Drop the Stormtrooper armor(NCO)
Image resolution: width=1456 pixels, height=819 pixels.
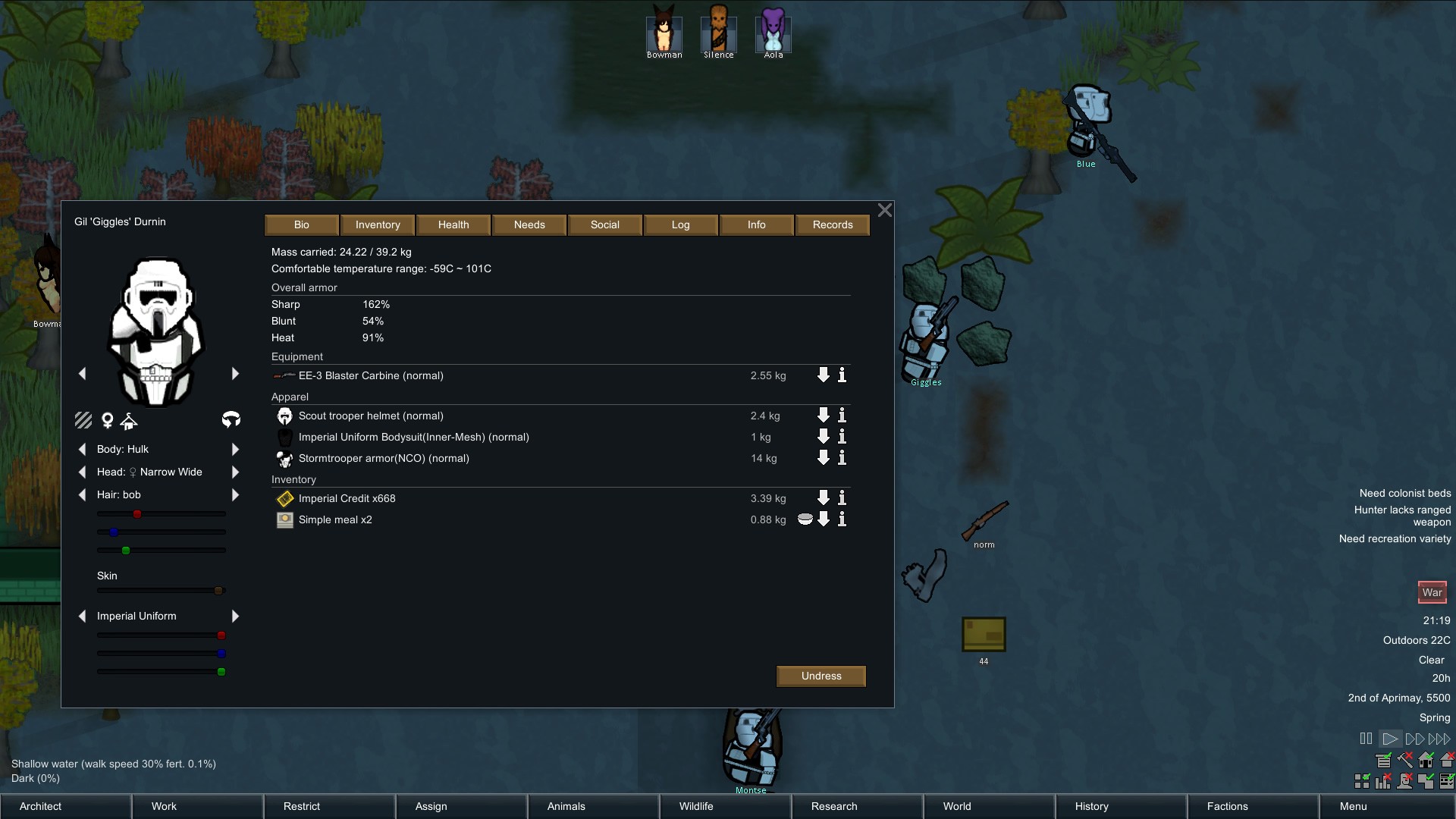[x=823, y=458]
